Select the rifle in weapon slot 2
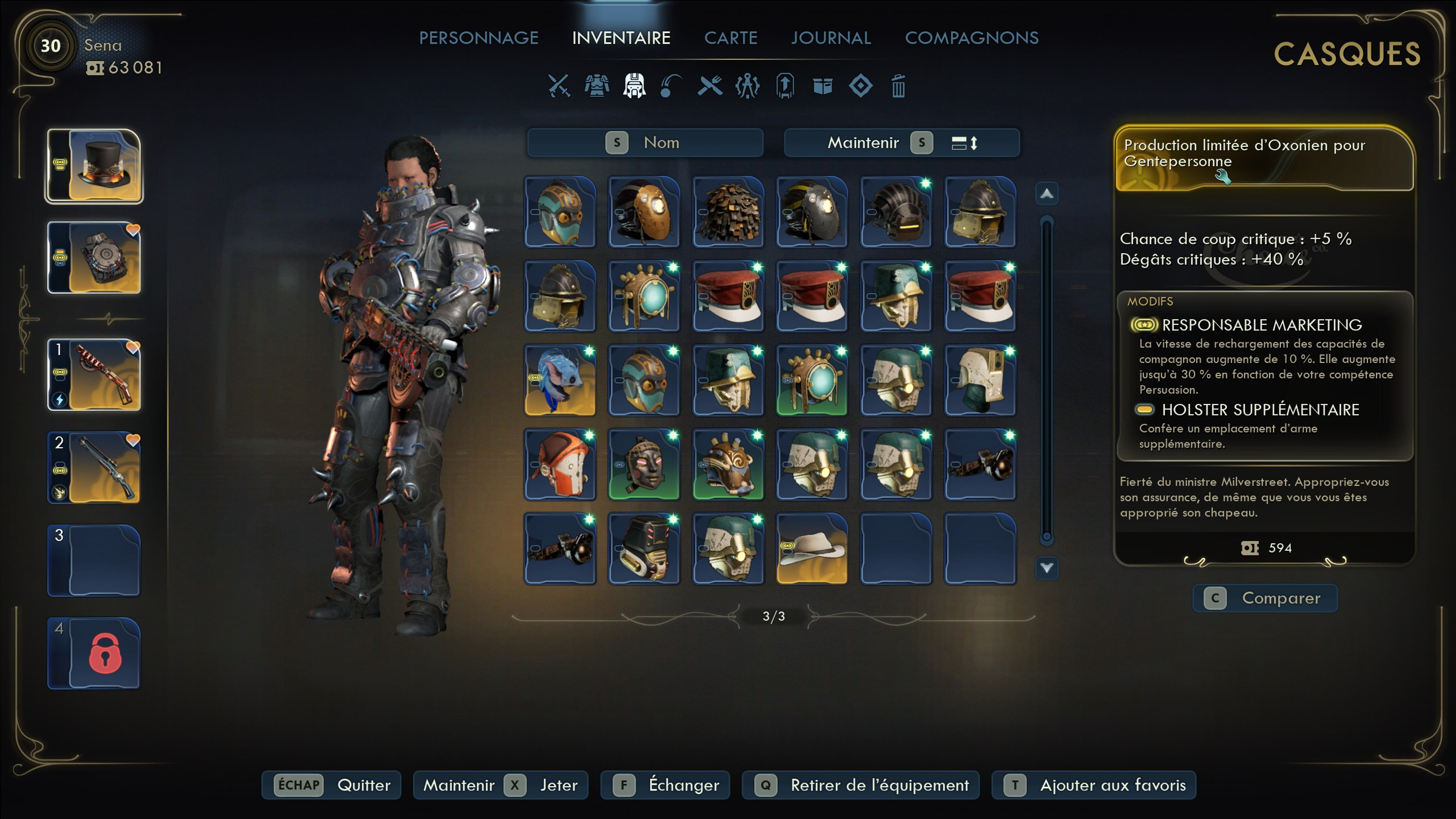The image size is (1456, 819). (x=94, y=468)
